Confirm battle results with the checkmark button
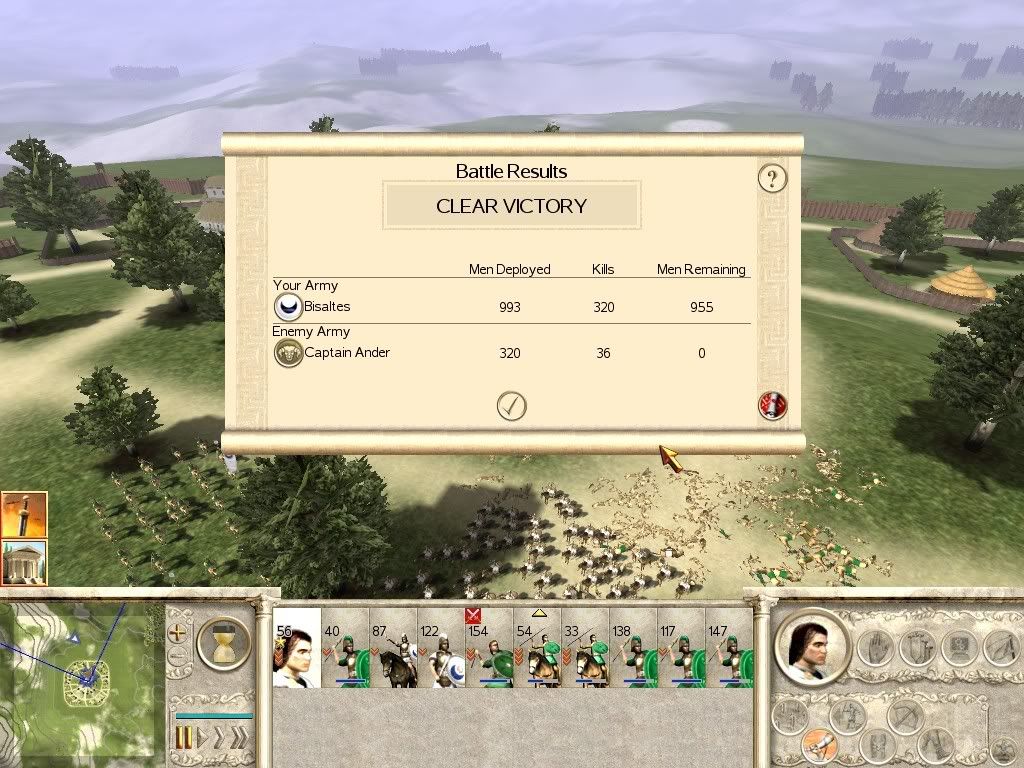 pyautogui.click(x=511, y=406)
